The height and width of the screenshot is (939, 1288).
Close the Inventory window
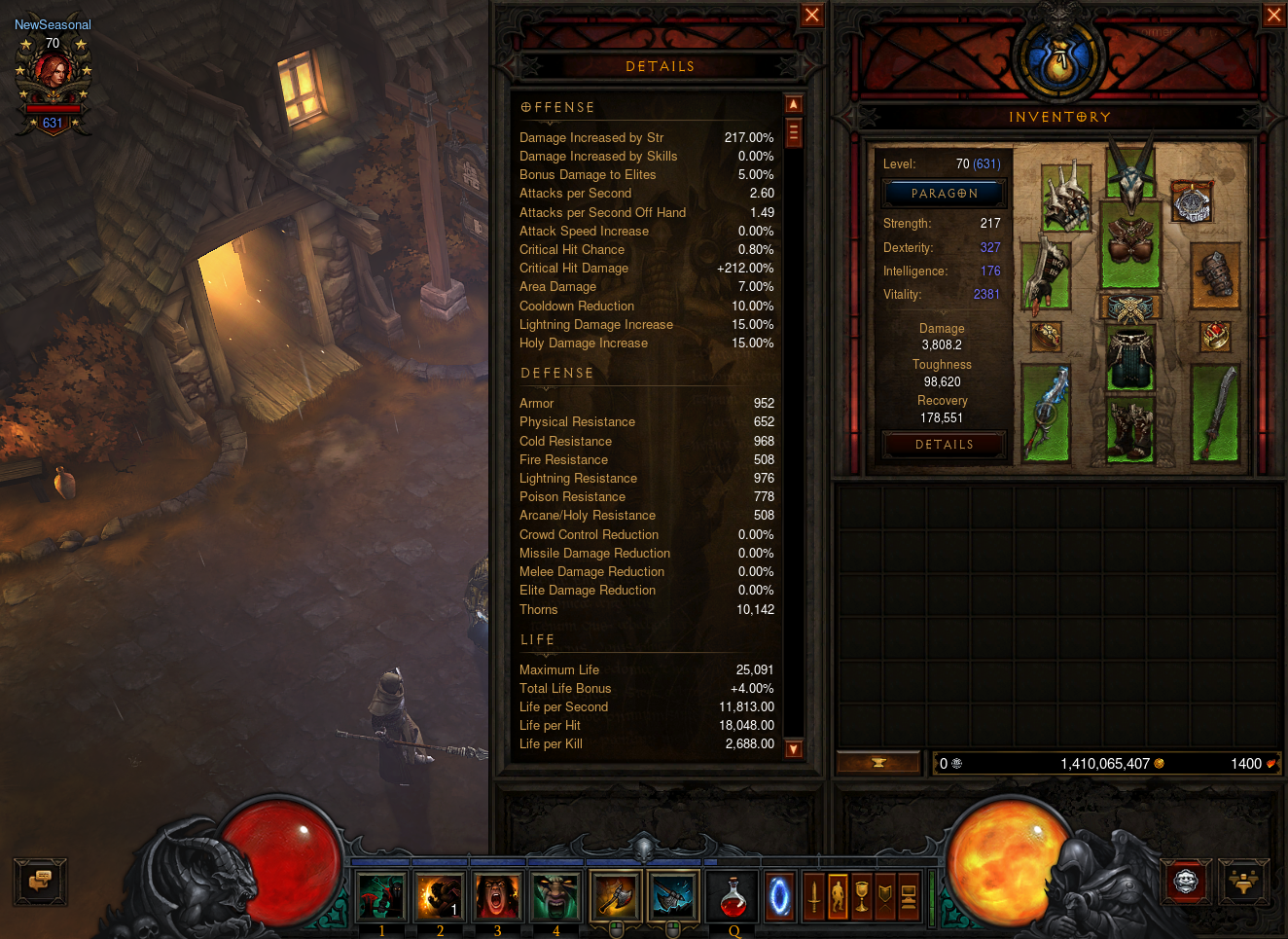[x=1273, y=15]
